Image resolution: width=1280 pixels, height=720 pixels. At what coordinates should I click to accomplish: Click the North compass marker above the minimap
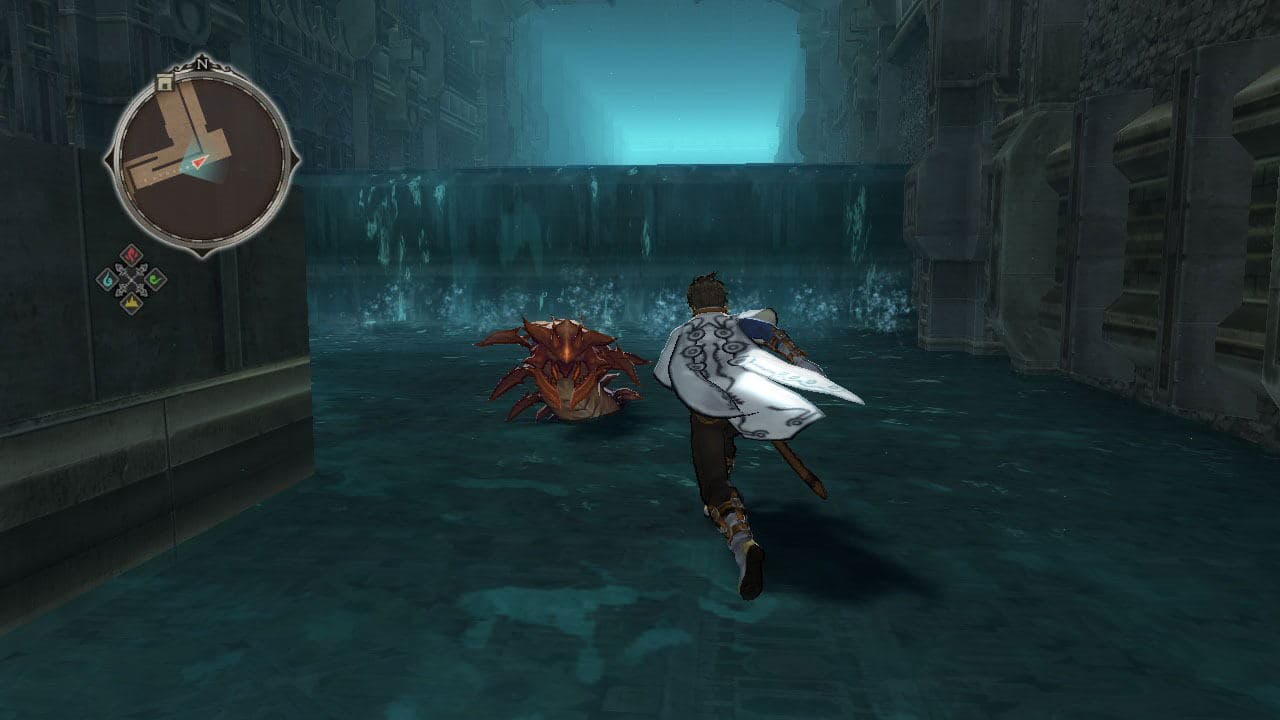[x=202, y=63]
